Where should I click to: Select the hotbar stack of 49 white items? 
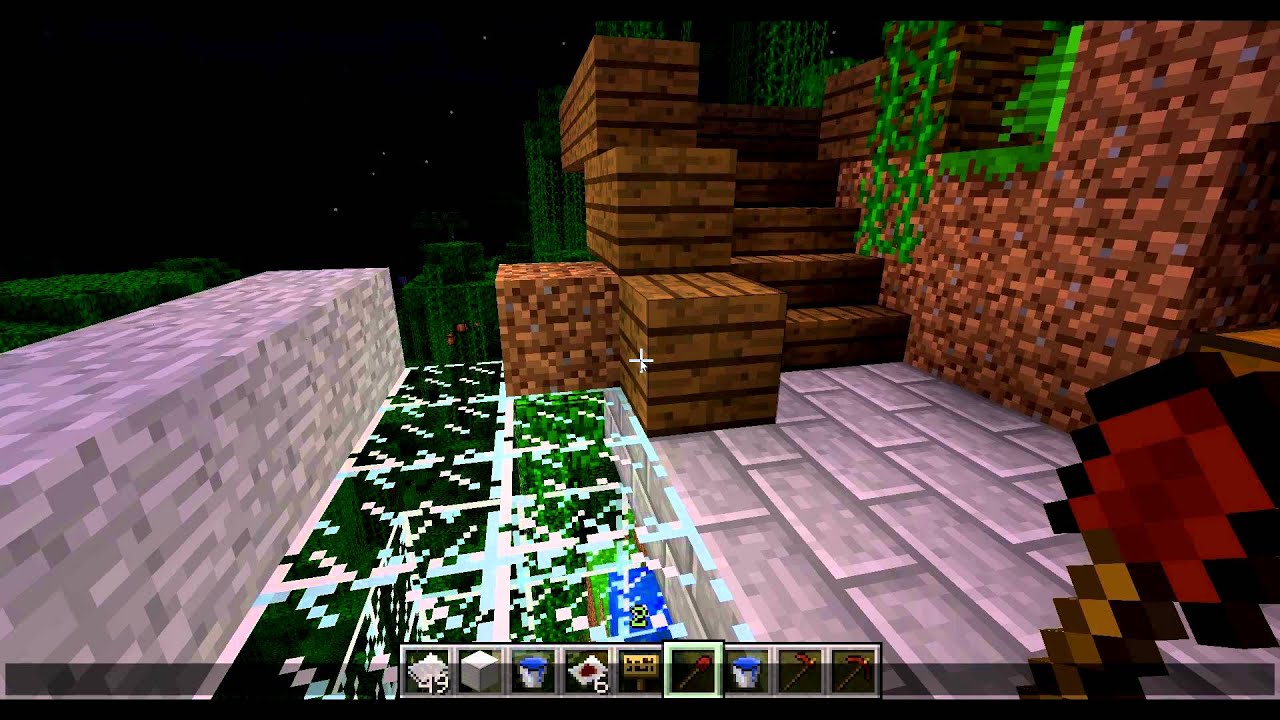point(427,671)
